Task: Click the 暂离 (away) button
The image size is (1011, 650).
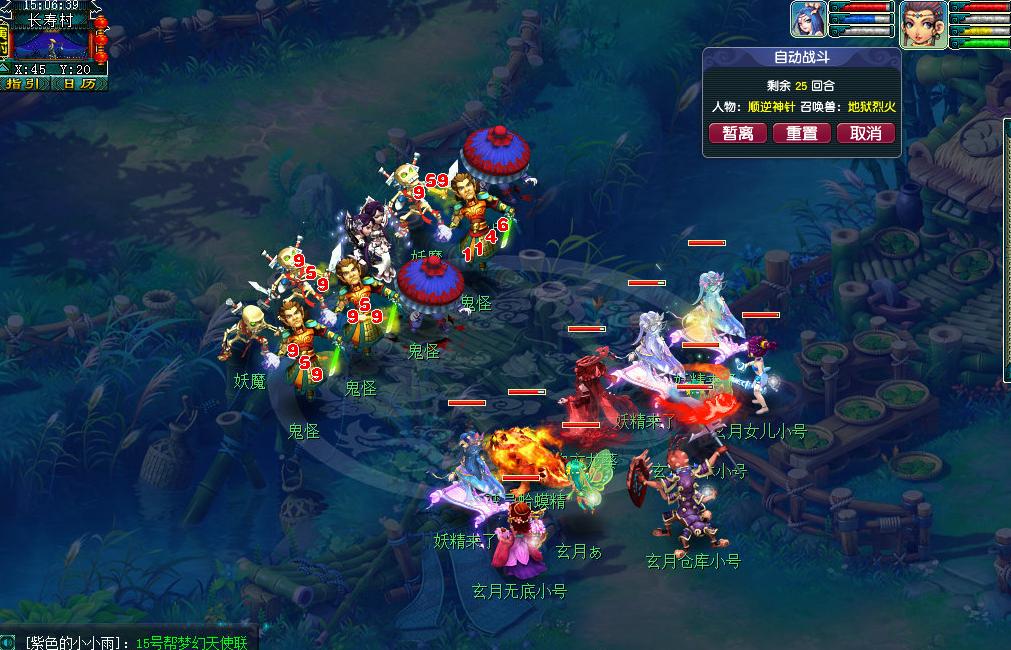Action: (738, 134)
